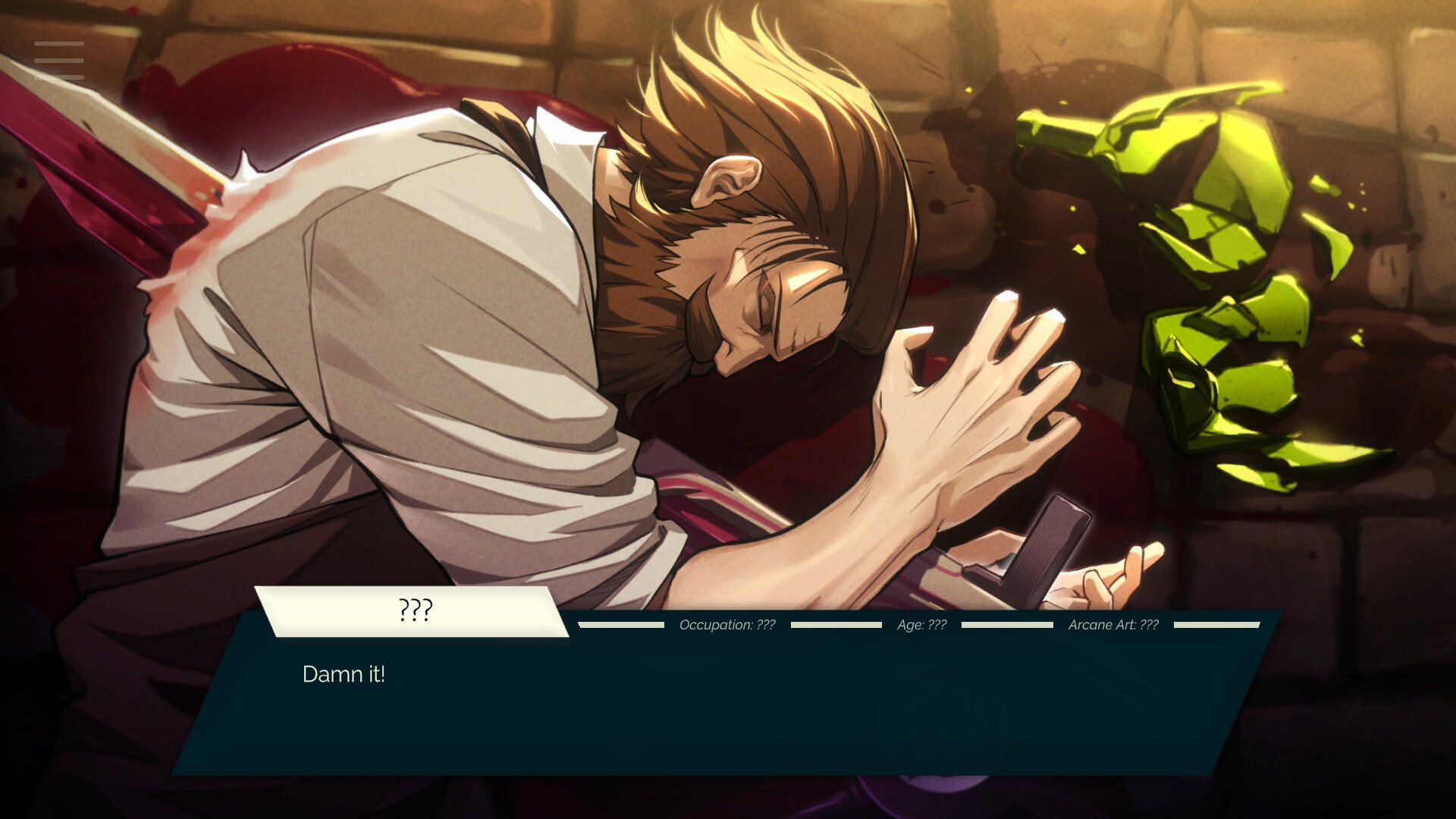The width and height of the screenshot is (1456, 819).
Task: Click the 'Occupation: ???' stat label
Action: [x=728, y=625]
